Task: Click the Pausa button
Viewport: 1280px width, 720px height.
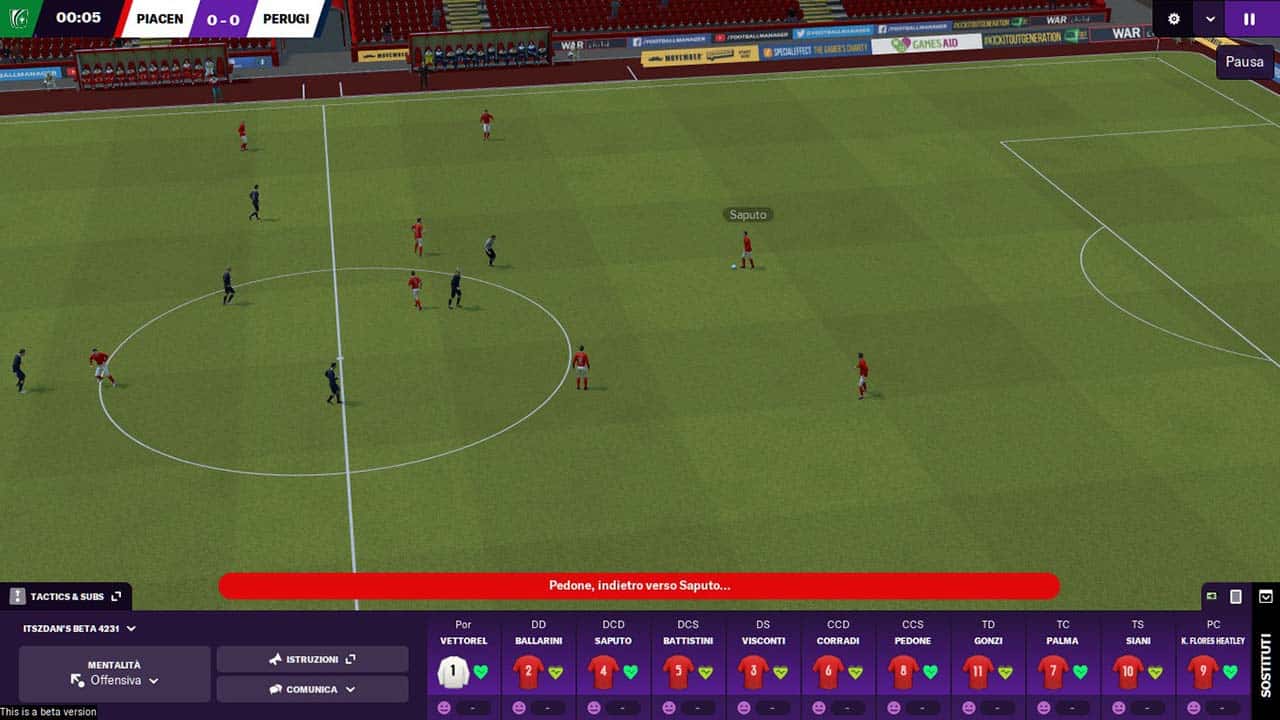Action: tap(1244, 62)
